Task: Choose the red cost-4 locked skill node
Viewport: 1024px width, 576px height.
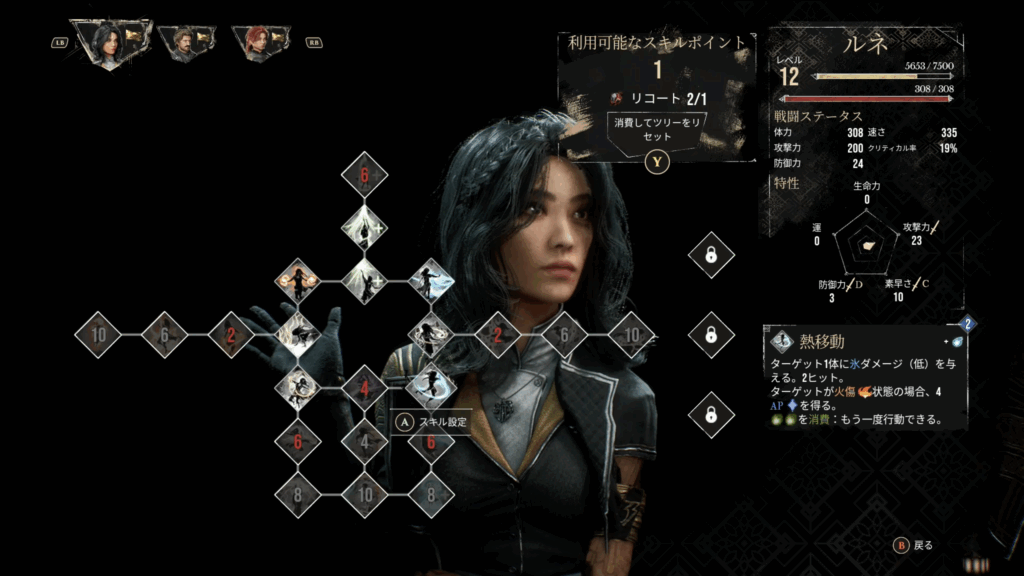Action: [x=364, y=388]
